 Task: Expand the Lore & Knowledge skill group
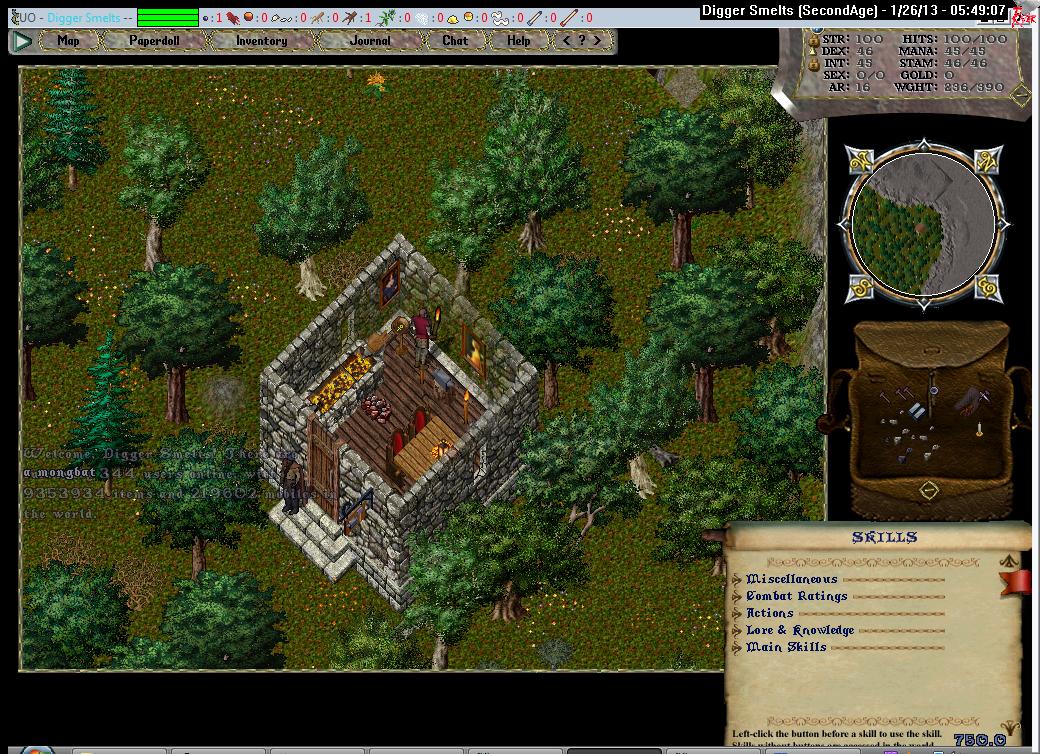pos(737,630)
